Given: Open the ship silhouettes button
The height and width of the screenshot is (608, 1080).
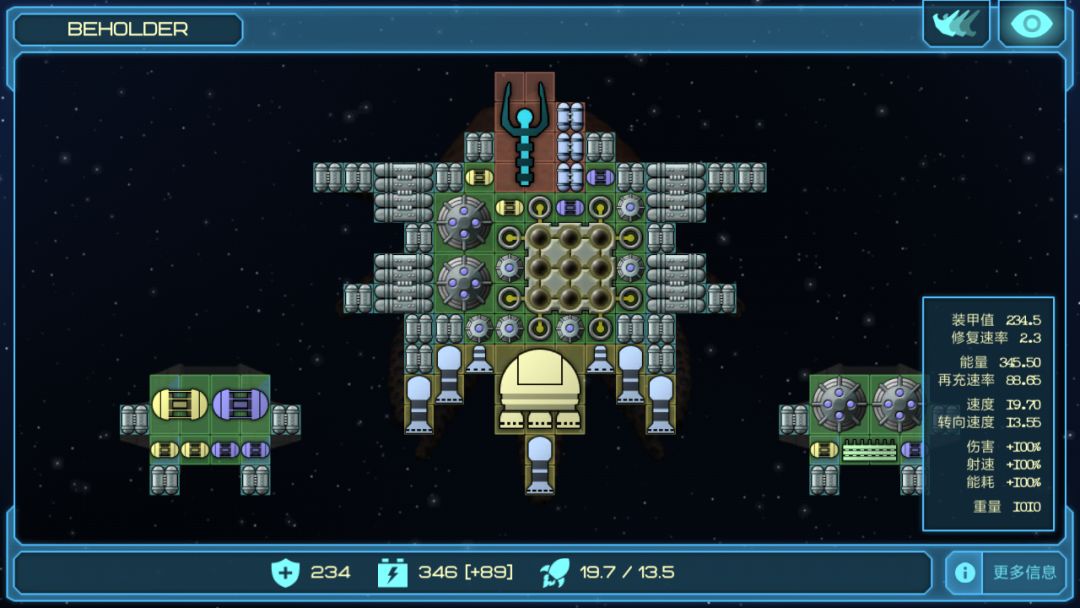Looking at the screenshot, I should [x=955, y=24].
